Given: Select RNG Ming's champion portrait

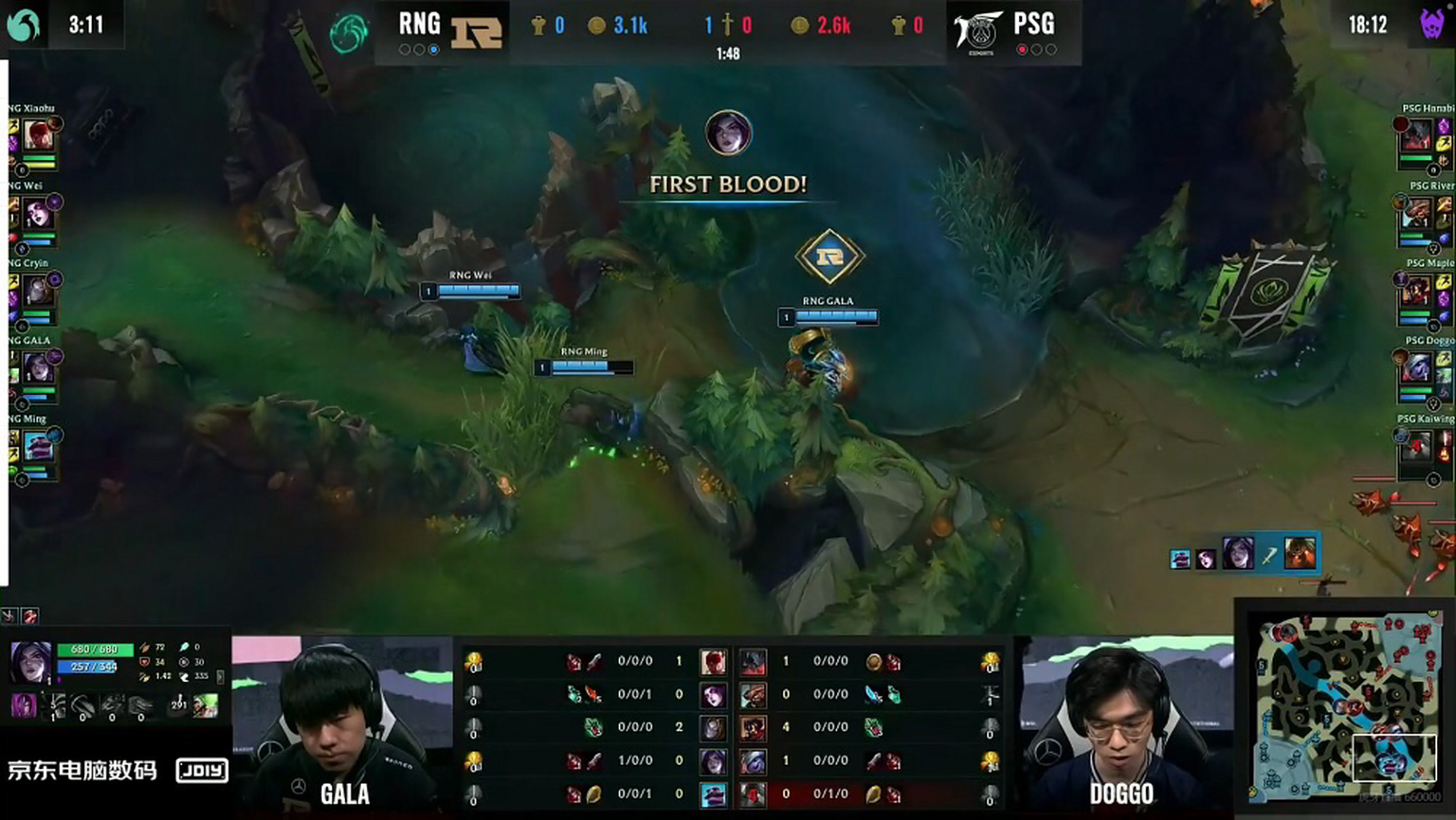Looking at the screenshot, I should 38,447.
